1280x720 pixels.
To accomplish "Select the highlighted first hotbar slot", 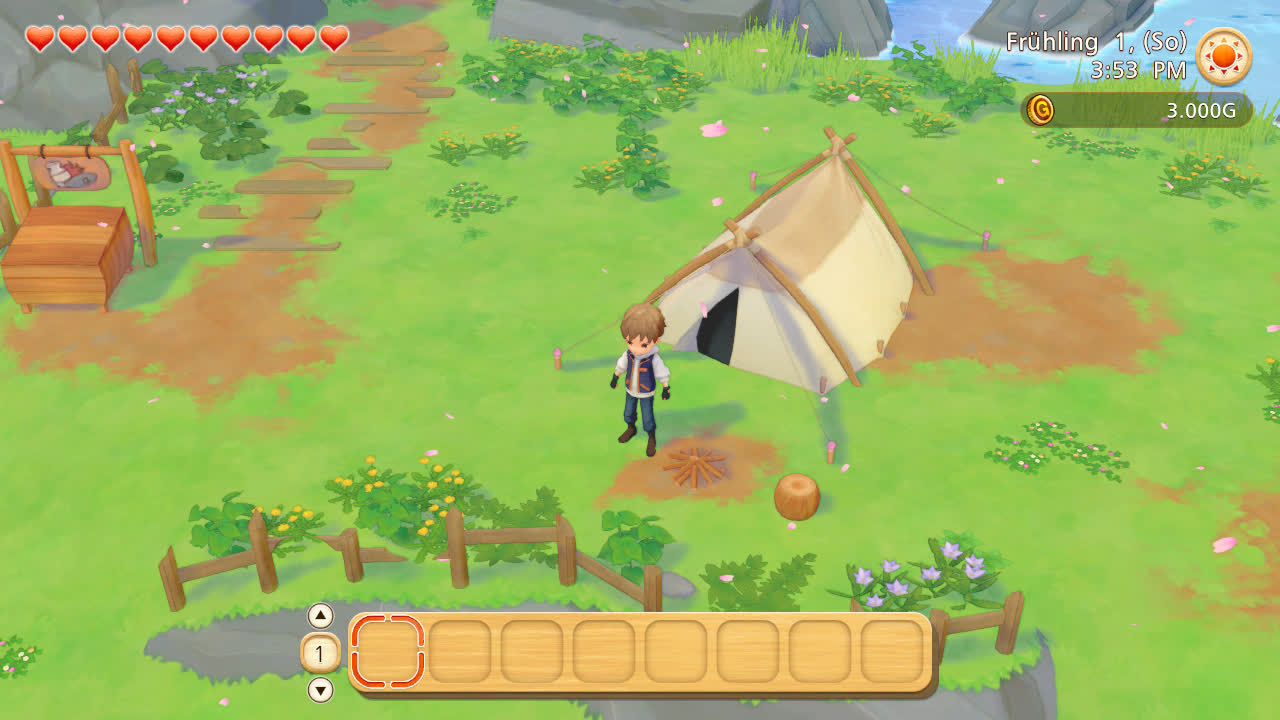I will (388, 652).
